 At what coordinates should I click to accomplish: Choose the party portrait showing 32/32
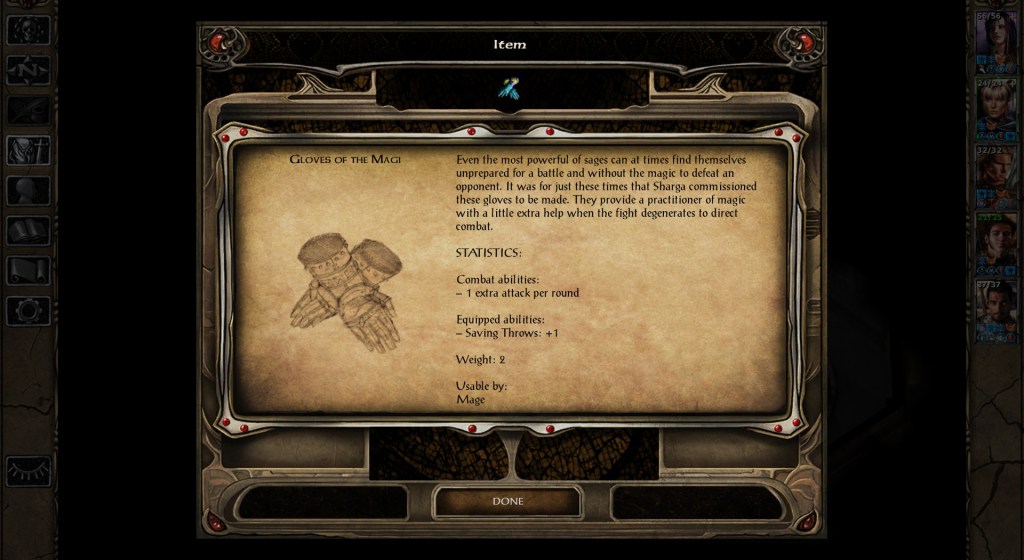pos(996,176)
